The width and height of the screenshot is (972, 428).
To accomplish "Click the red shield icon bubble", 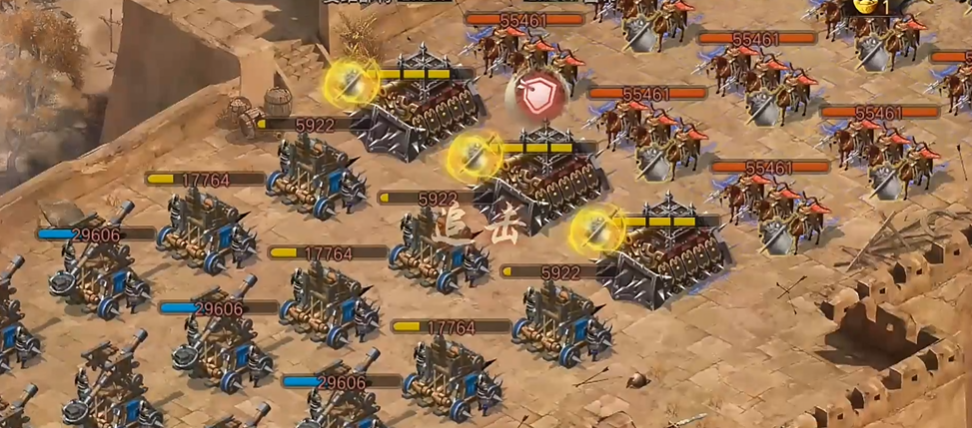I will (538, 95).
